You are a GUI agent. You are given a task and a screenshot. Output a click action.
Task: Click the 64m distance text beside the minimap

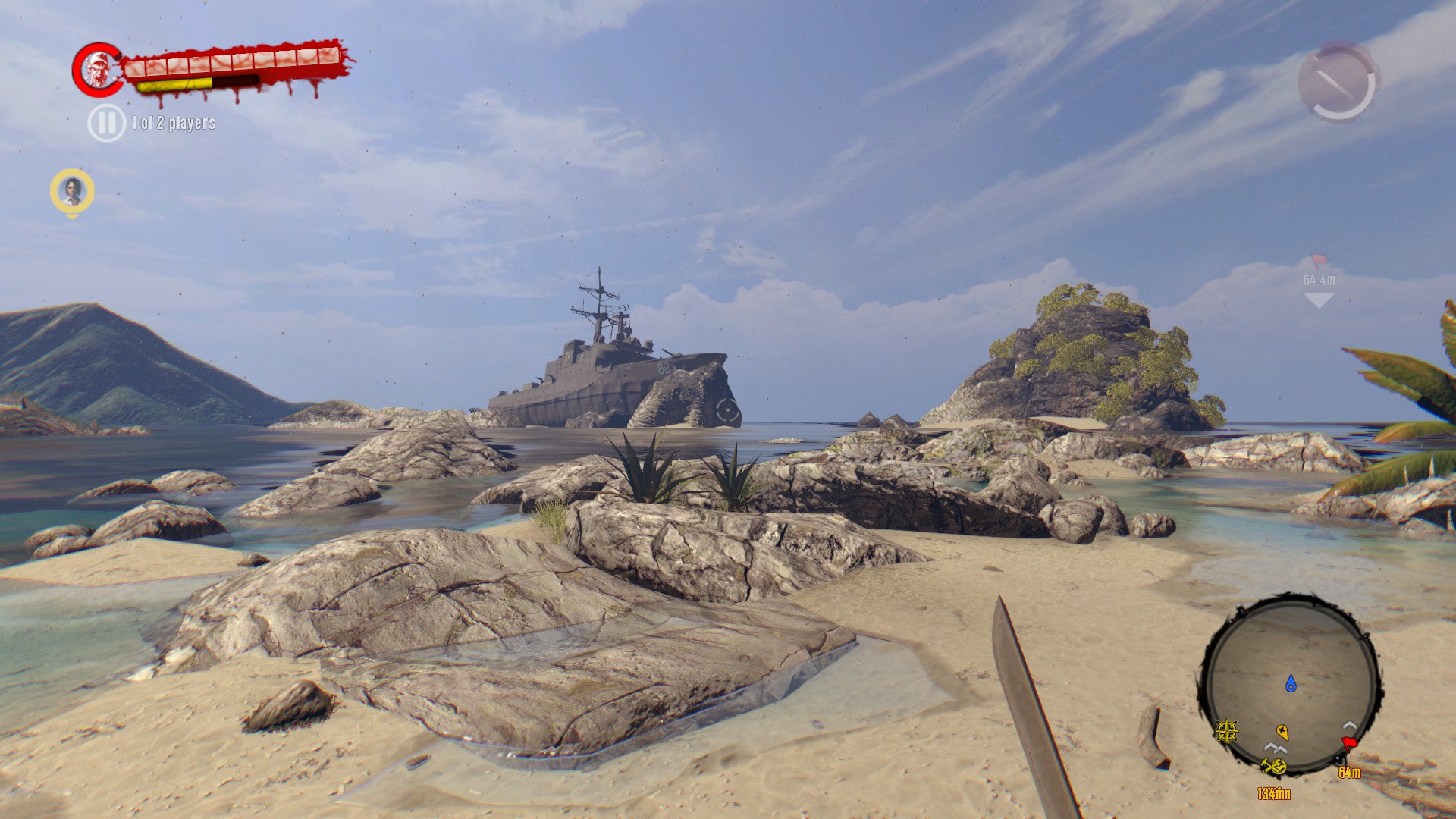point(1350,773)
